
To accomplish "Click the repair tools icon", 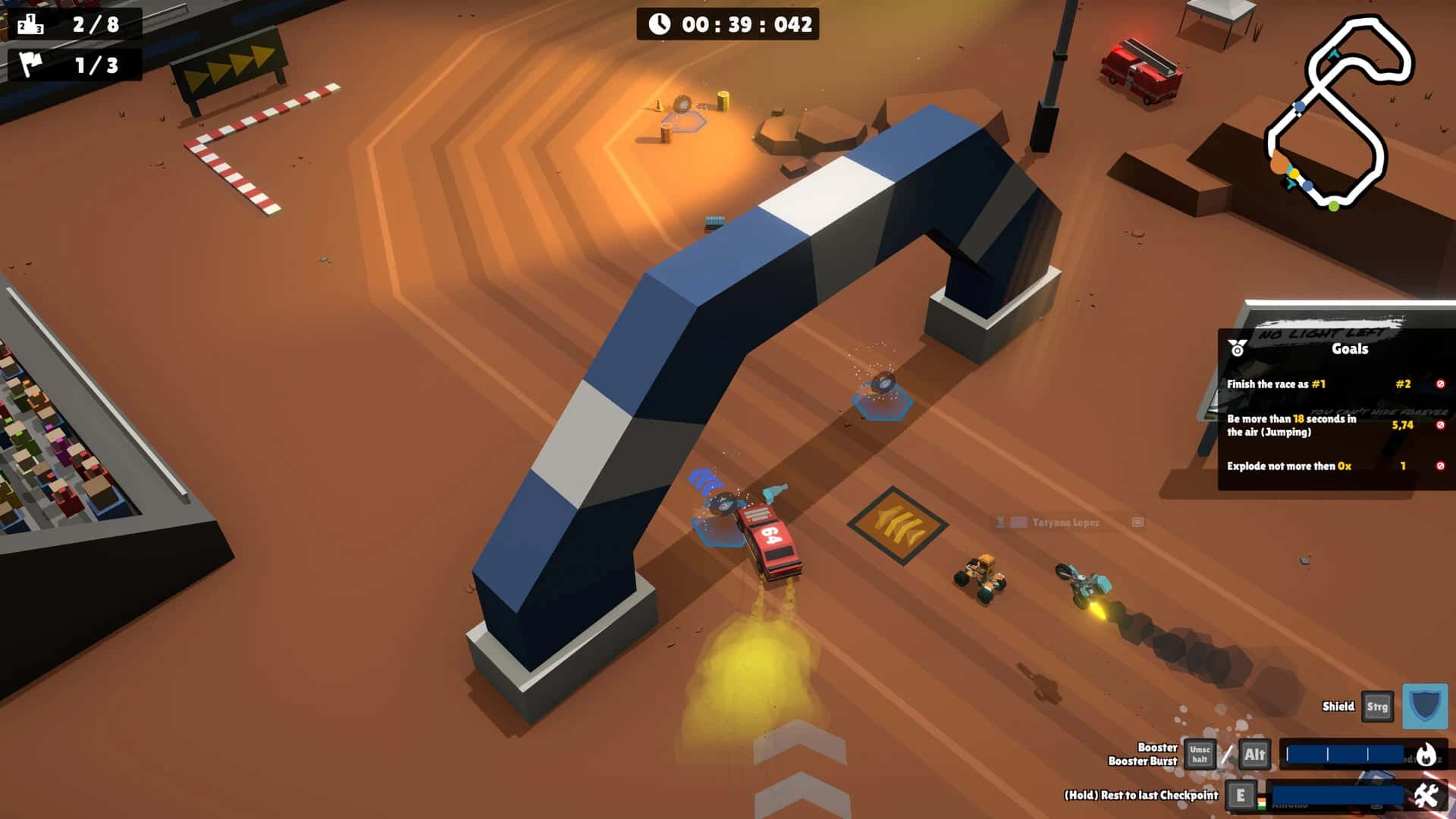I will [x=1426, y=795].
